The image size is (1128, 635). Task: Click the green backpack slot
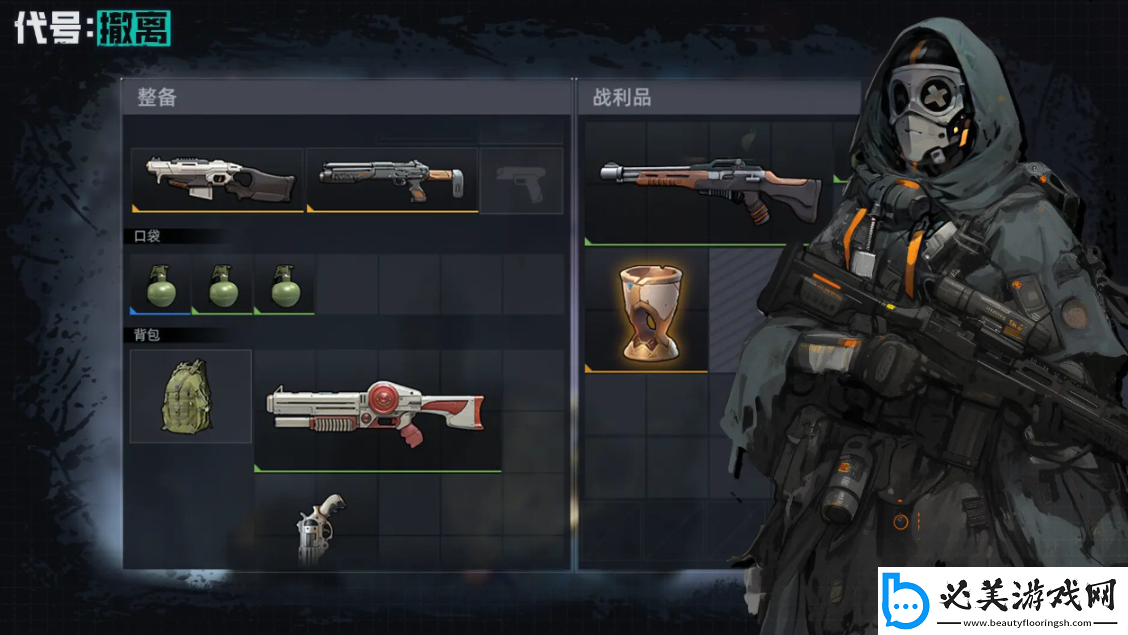click(x=191, y=396)
